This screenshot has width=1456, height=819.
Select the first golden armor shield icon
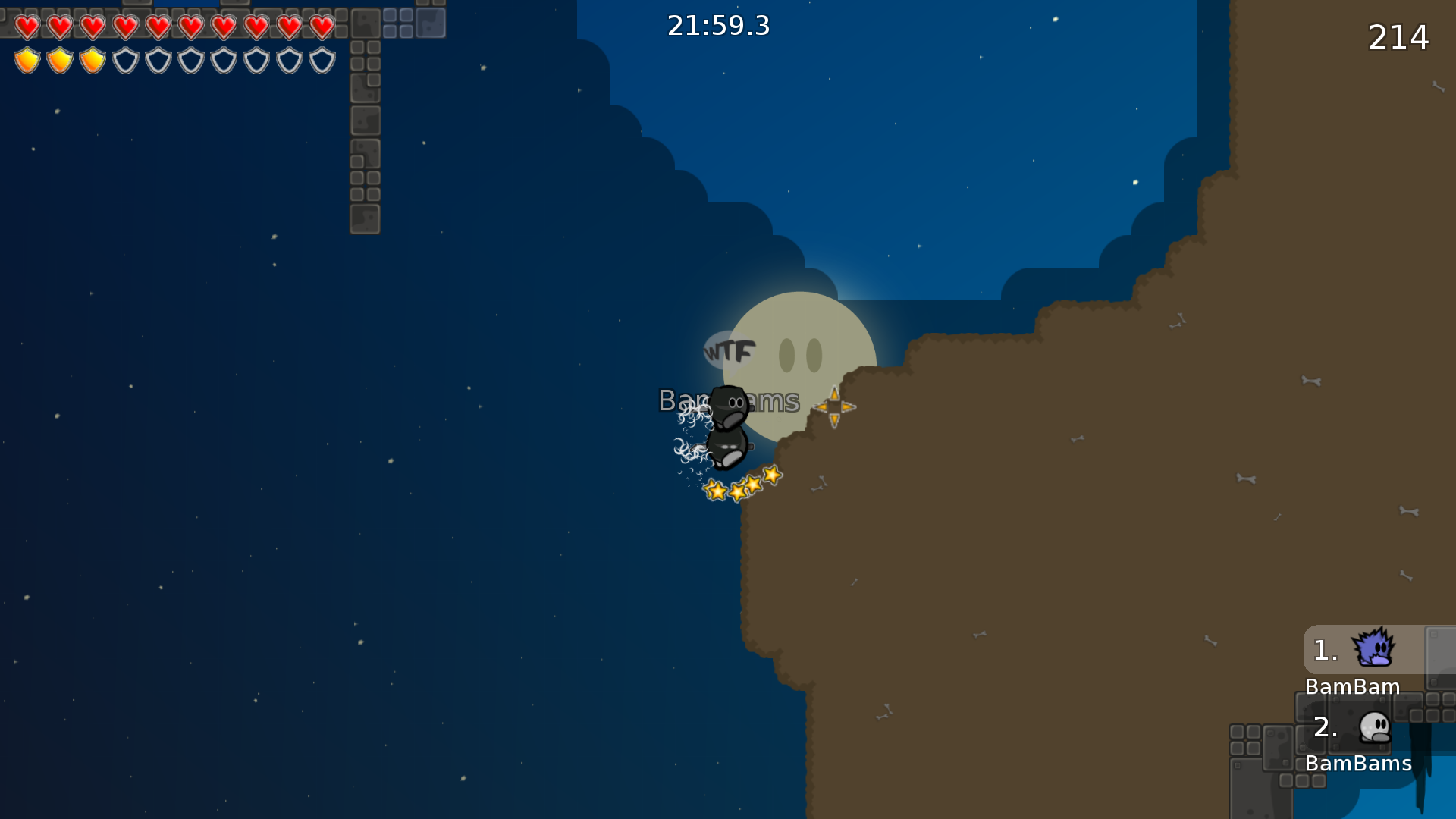[27, 58]
